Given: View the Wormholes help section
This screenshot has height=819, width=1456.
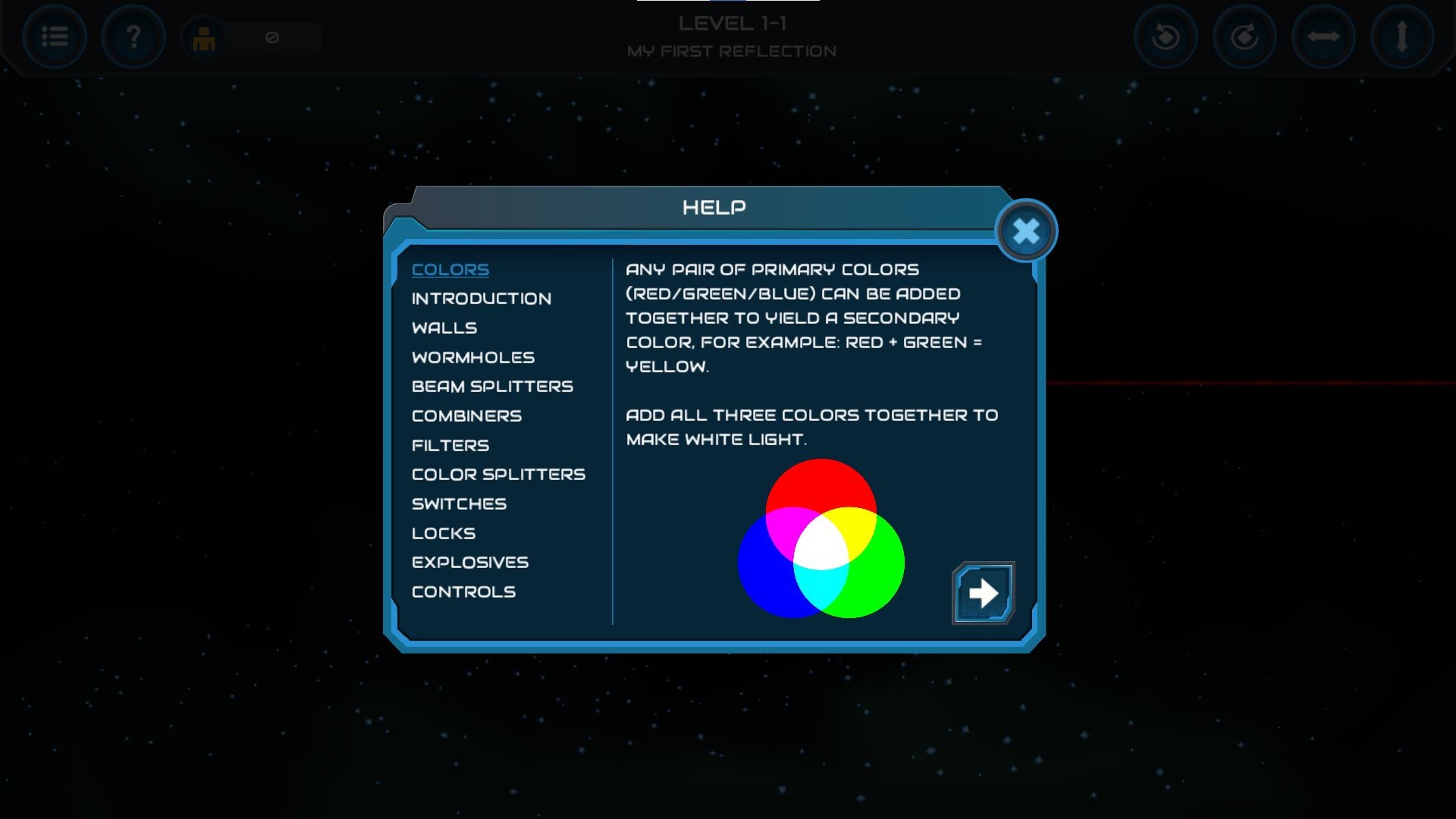Looking at the screenshot, I should [472, 356].
